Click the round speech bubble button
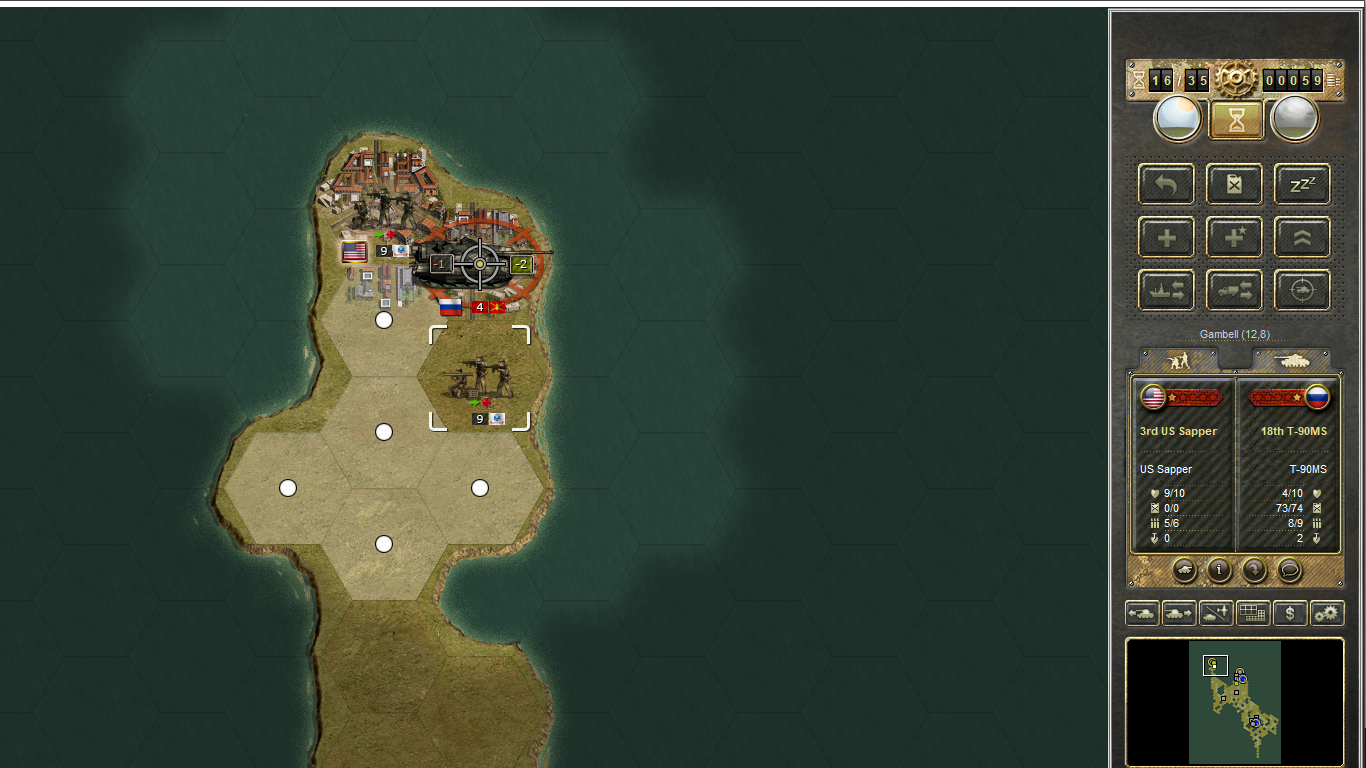Image resolution: width=1366 pixels, height=768 pixels. 1290,570
